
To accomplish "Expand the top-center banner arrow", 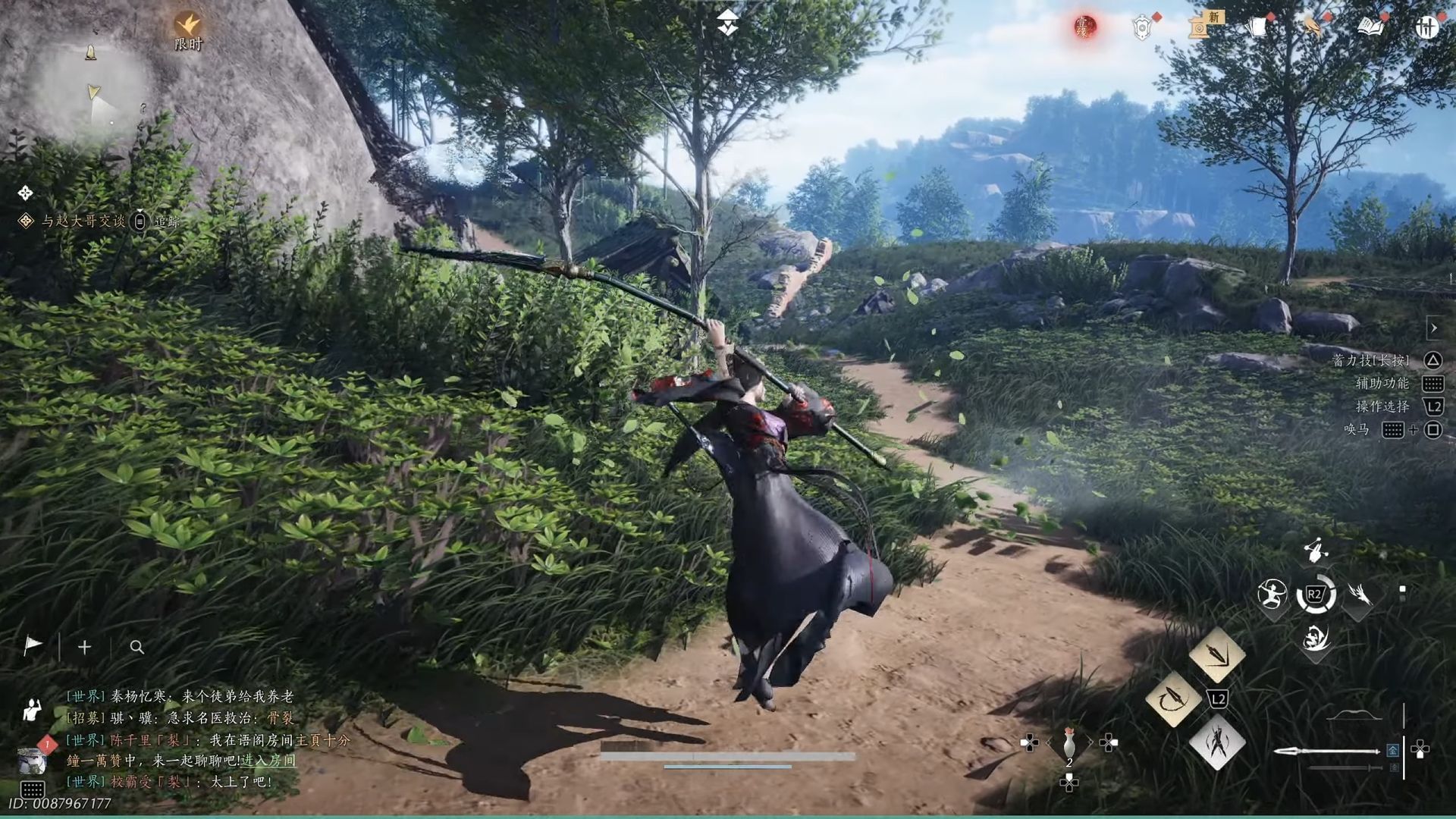I will [x=728, y=23].
